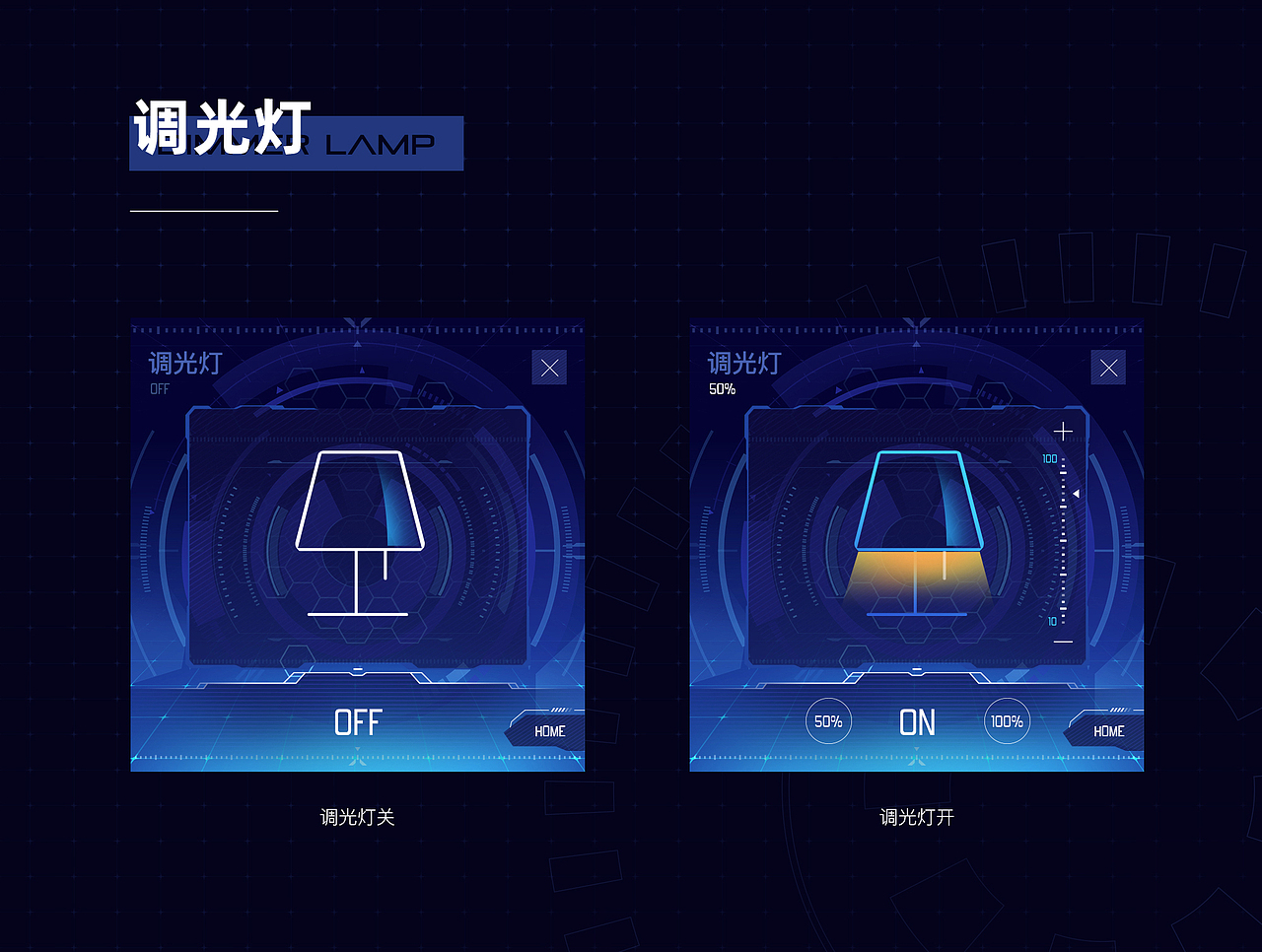Click the 50% status text under 调光灯
Viewport: 1262px width, 952px height.
pos(721,389)
